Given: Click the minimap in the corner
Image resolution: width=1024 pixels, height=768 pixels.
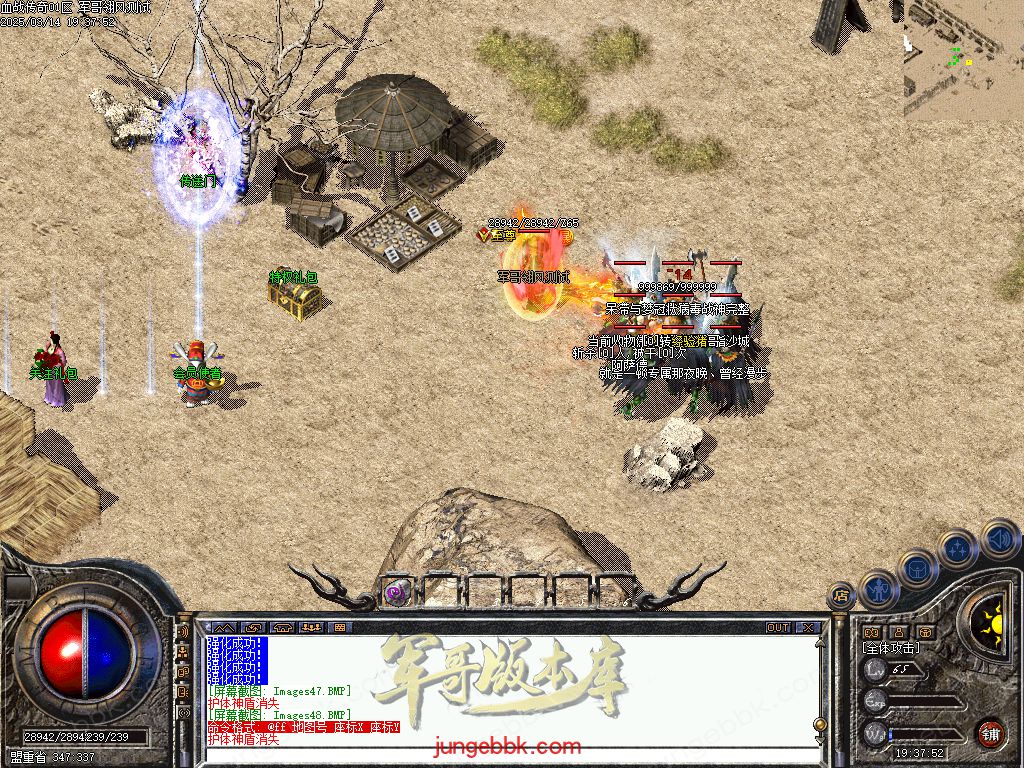Looking at the screenshot, I should [x=963, y=60].
